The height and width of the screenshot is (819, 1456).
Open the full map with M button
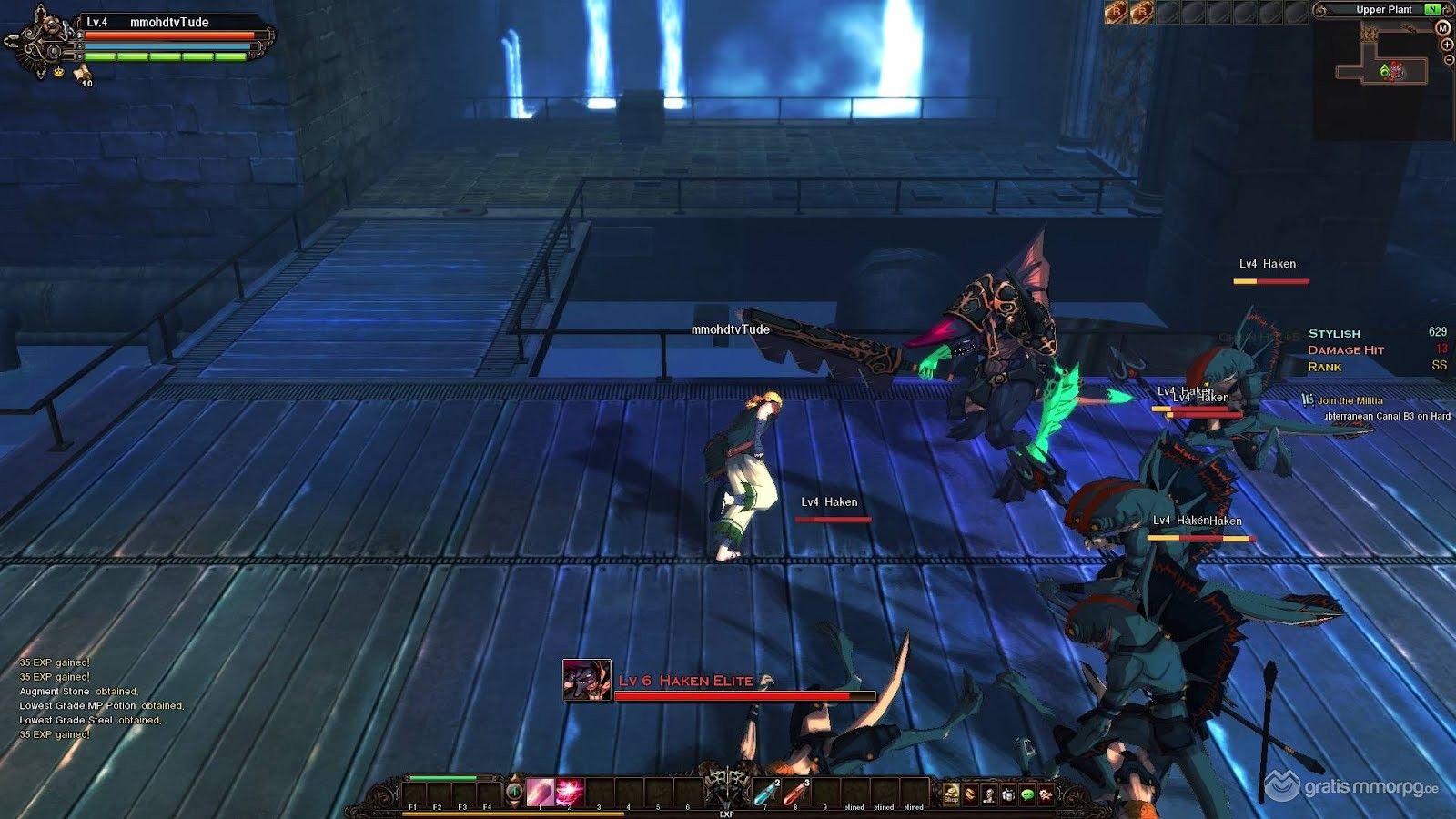coord(1443,28)
